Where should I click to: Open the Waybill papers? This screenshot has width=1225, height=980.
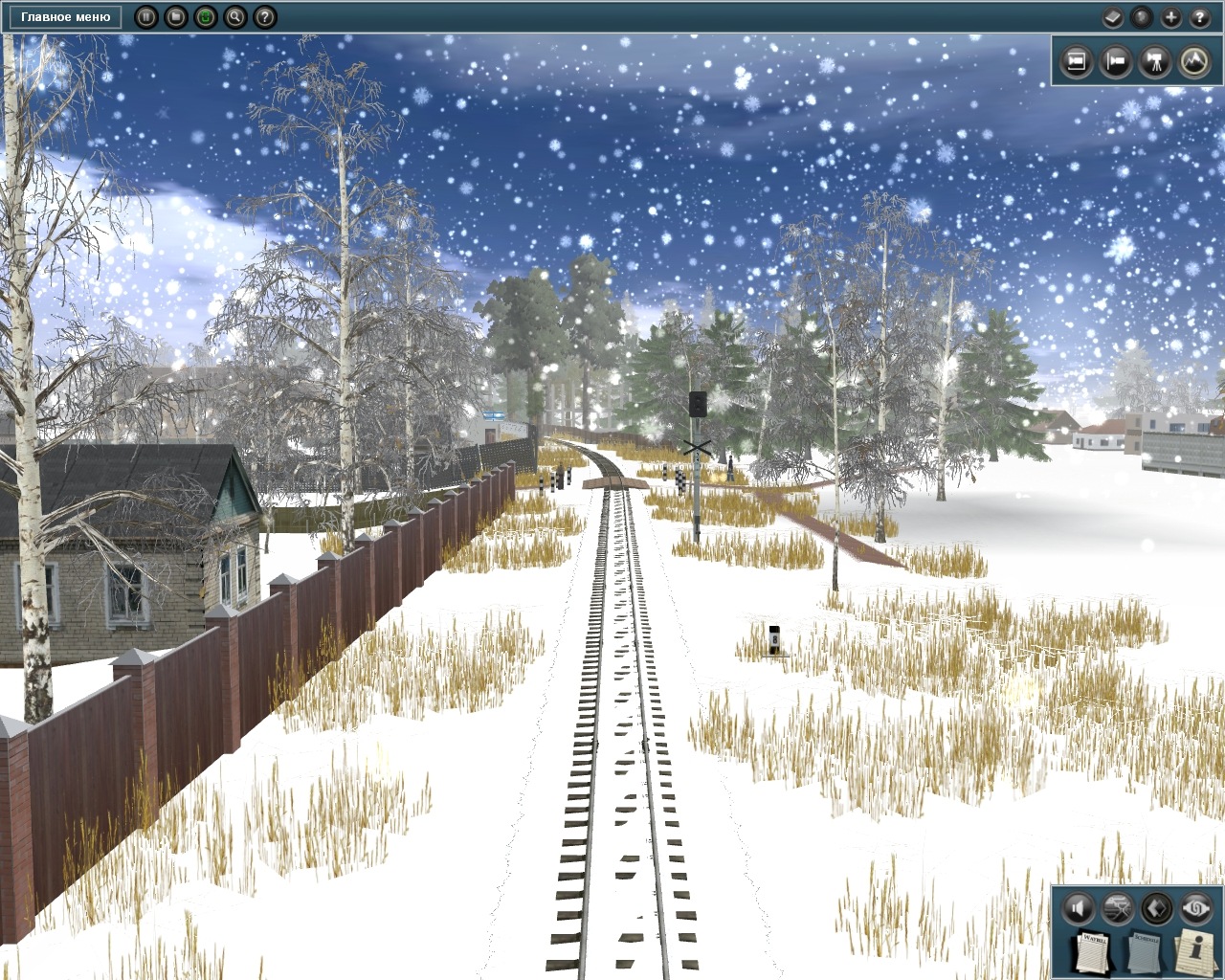click(1093, 951)
